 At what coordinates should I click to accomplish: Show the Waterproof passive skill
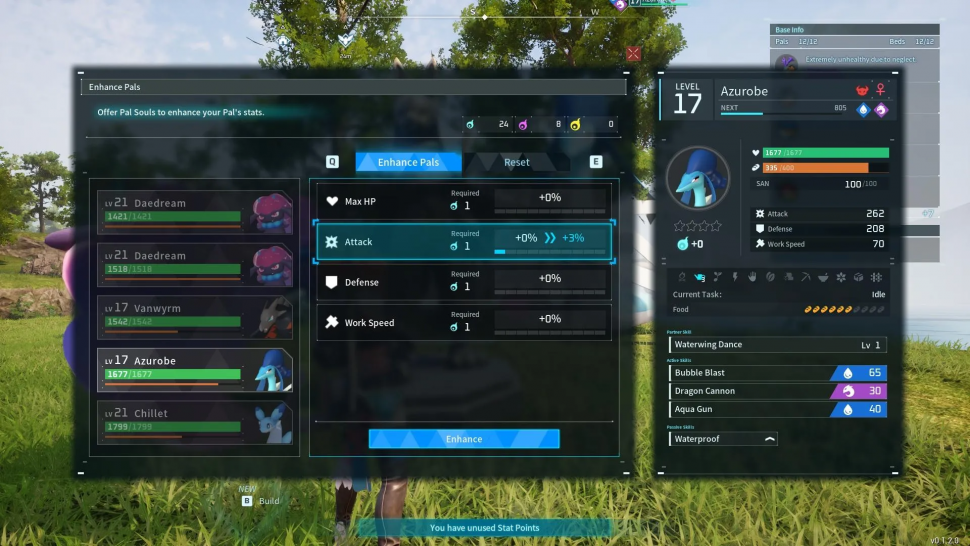[x=723, y=439]
